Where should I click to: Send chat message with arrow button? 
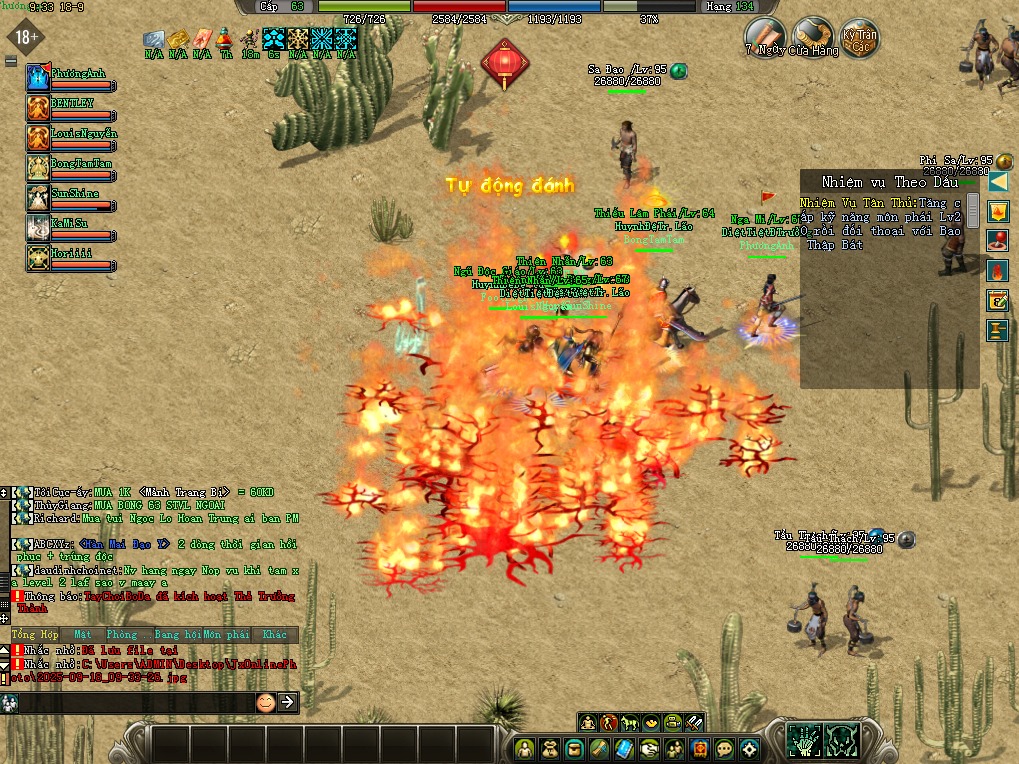pos(288,702)
